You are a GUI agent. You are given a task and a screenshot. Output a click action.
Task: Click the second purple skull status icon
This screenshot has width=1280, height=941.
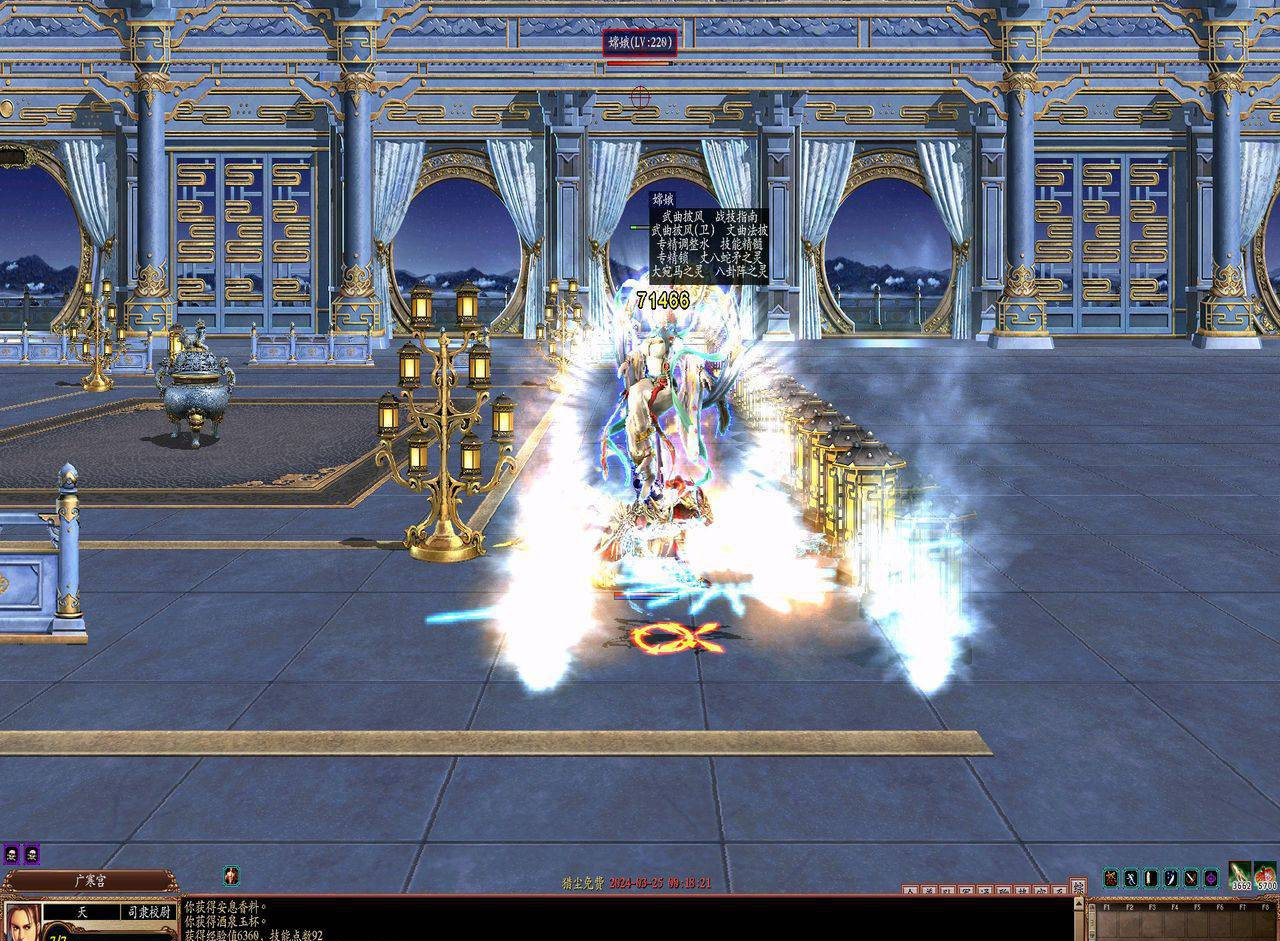pos(30,853)
